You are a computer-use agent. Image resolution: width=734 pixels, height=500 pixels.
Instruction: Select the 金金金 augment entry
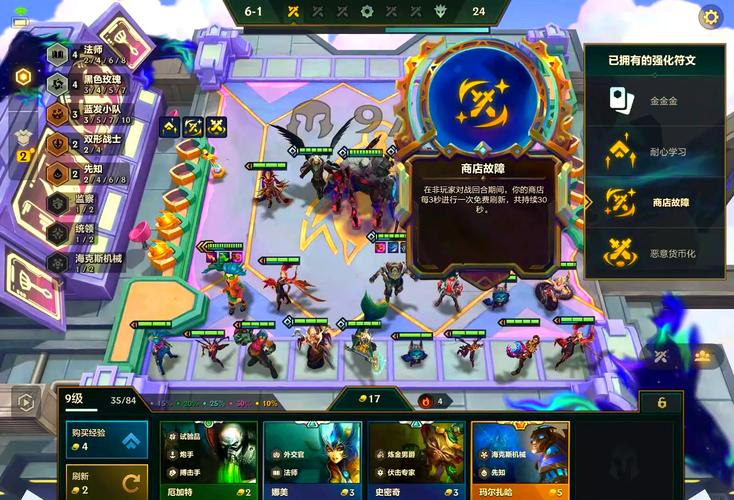click(658, 100)
